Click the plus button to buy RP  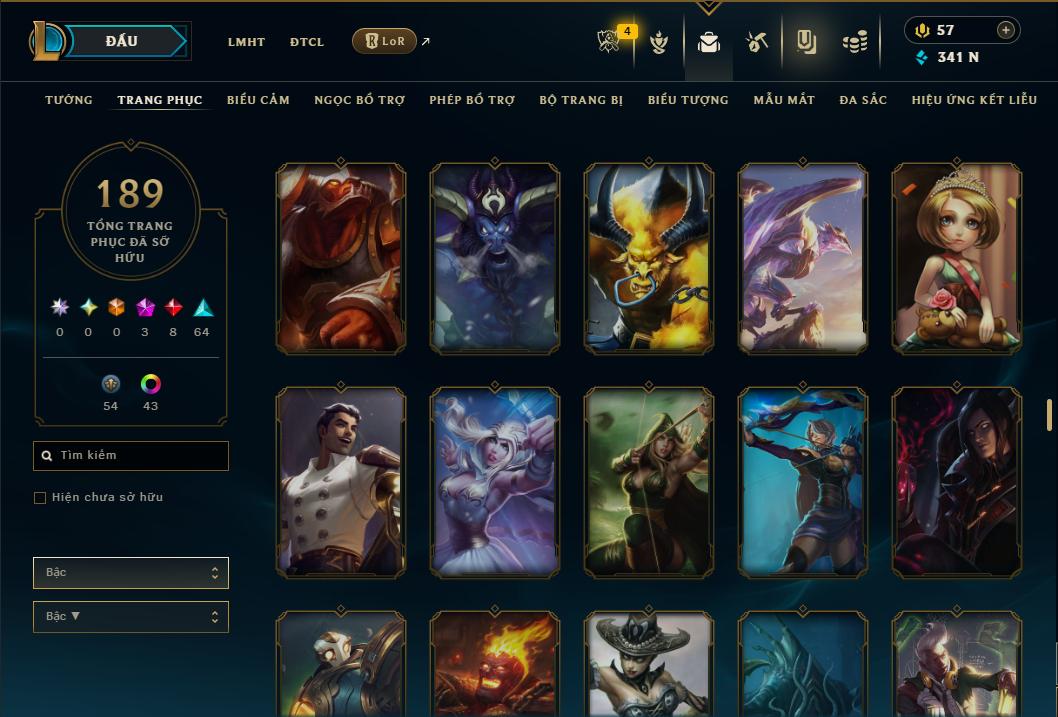pyautogui.click(x=1006, y=30)
